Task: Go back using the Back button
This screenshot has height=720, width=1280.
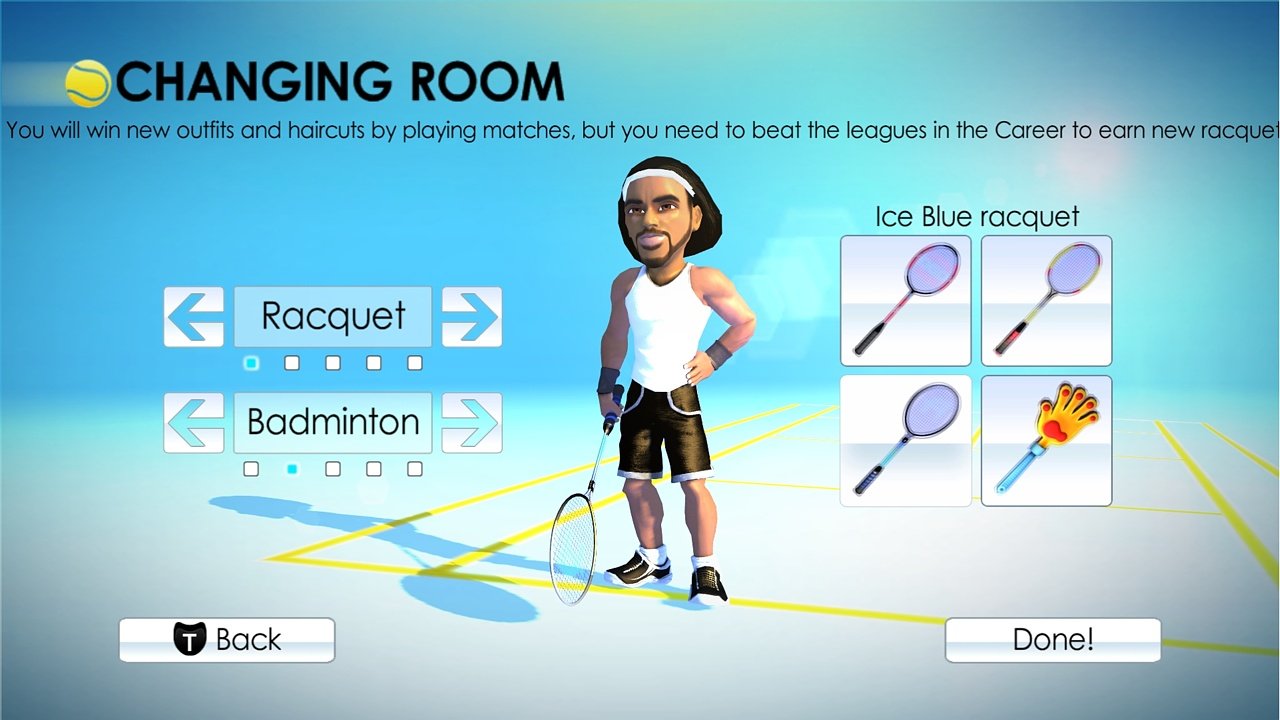Action: click(226, 639)
